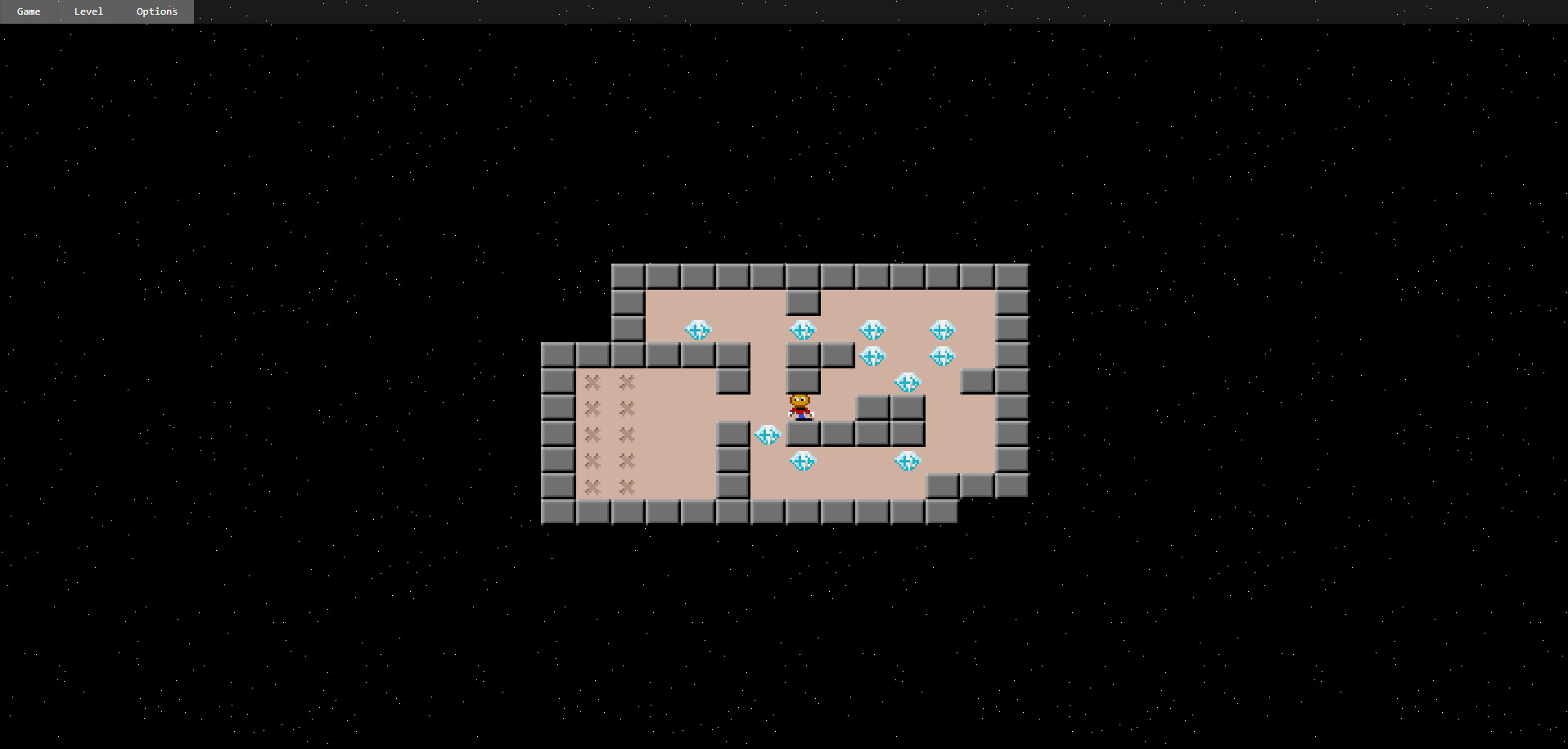Open the Level menu
The image size is (1568, 749).
88,11
